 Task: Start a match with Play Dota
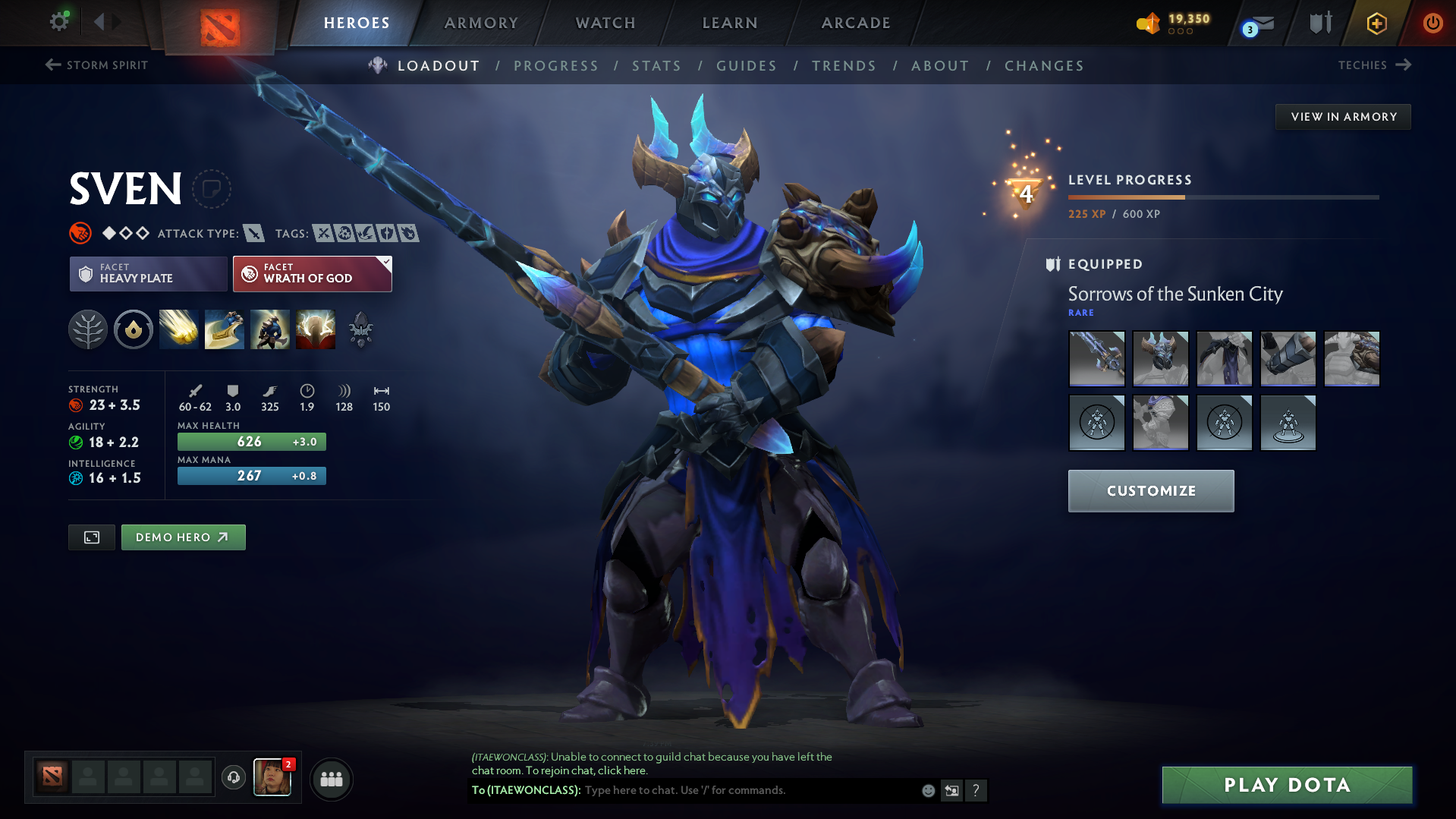(x=1287, y=785)
